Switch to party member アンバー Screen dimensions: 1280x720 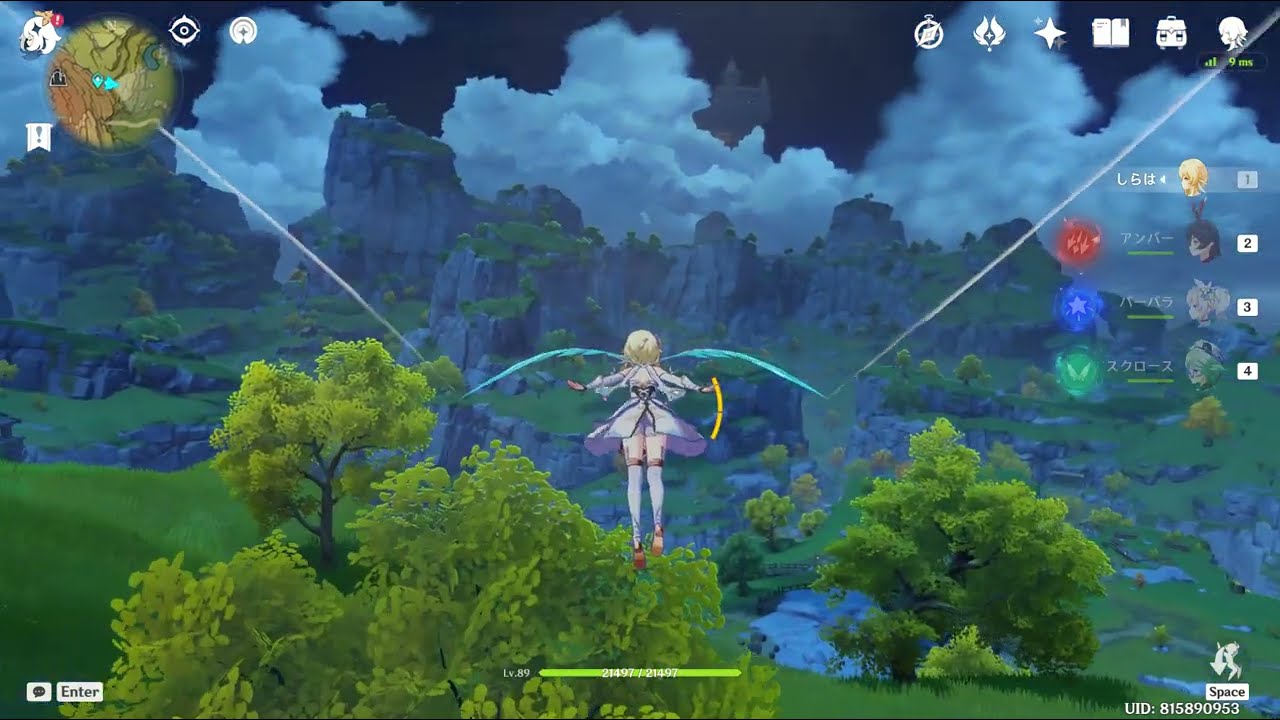1203,243
